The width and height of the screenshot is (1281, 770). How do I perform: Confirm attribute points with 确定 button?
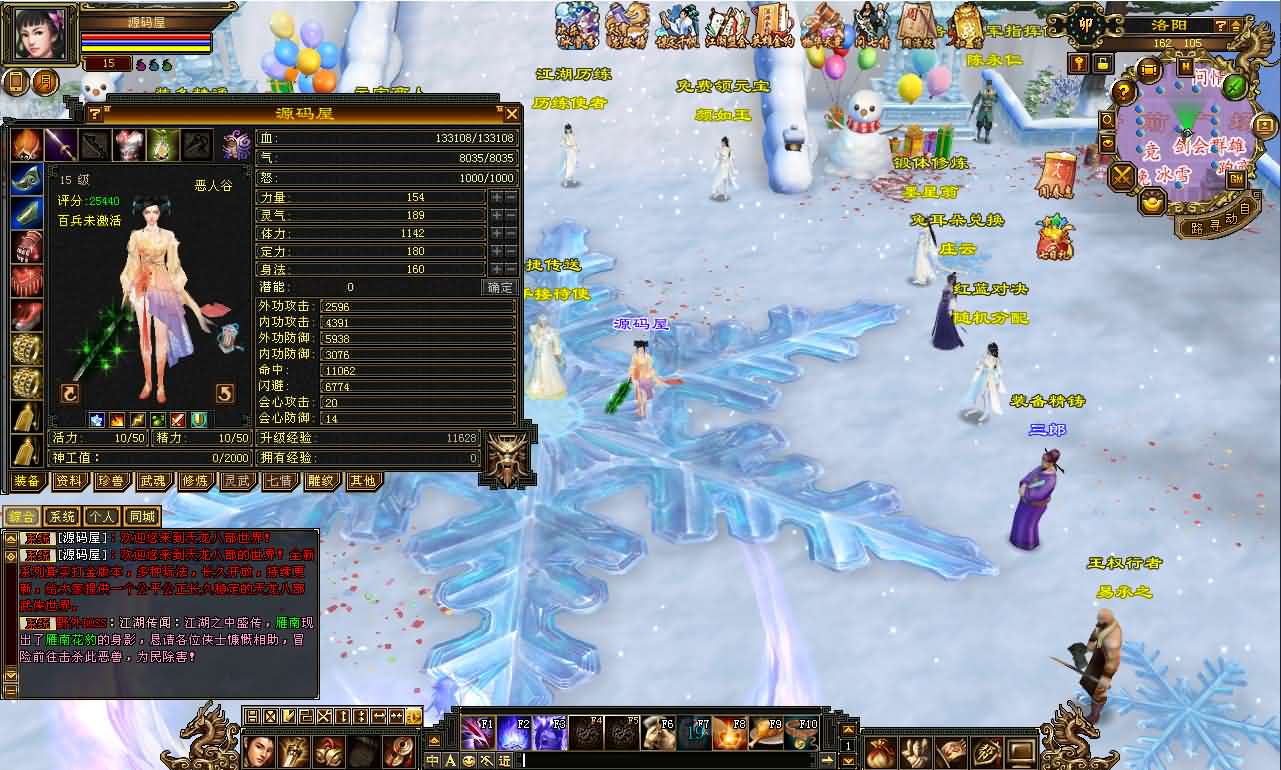click(x=500, y=287)
